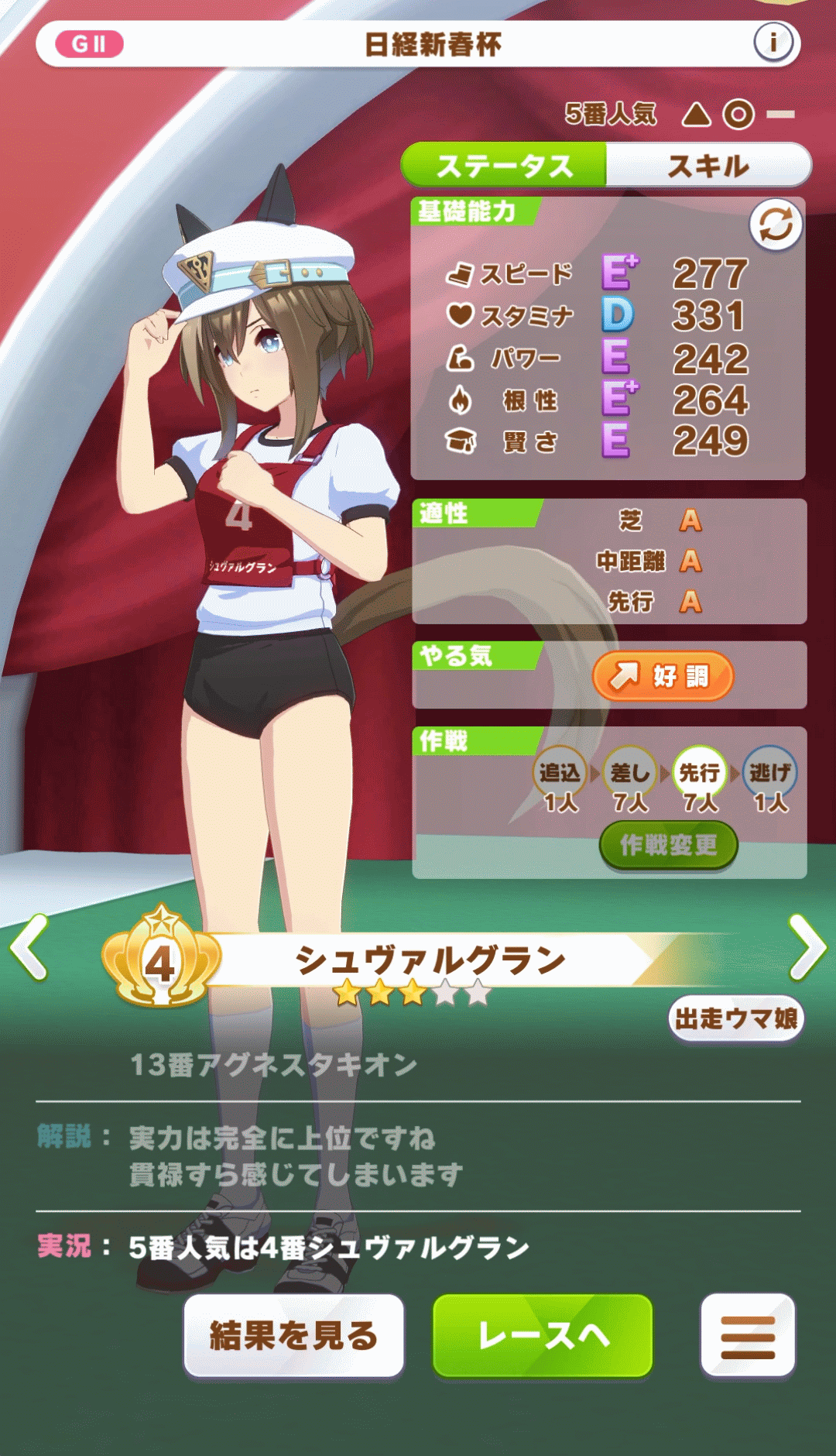Viewport: 836px width, 1456px height.
Task: Open race info with the i button
Action: coord(773,43)
